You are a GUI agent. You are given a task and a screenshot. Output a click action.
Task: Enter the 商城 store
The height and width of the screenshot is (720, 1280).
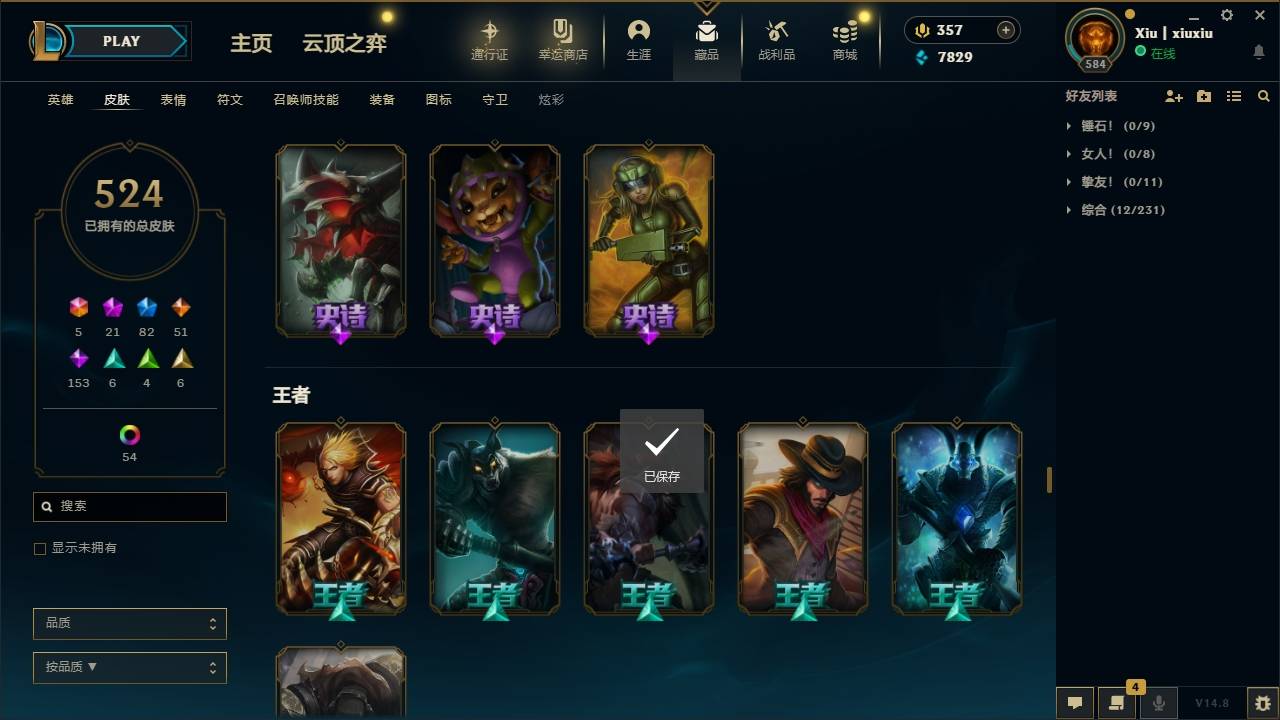coord(843,40)
